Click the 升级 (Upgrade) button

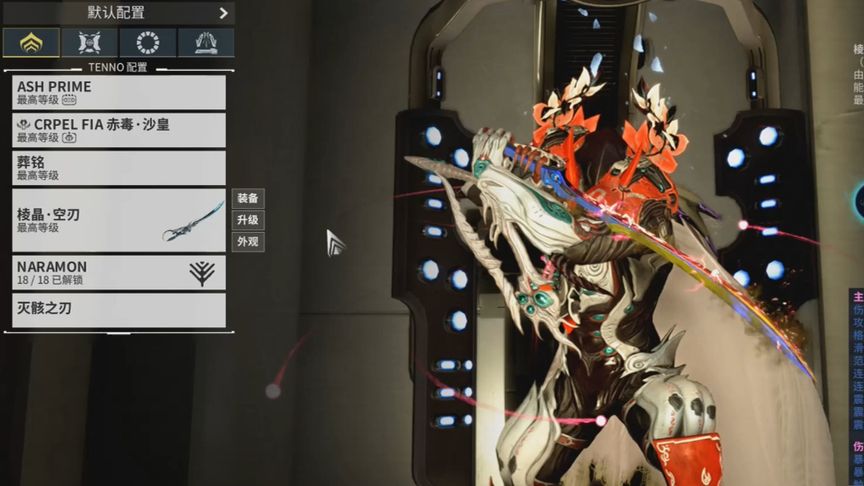(x=248, y=220)
